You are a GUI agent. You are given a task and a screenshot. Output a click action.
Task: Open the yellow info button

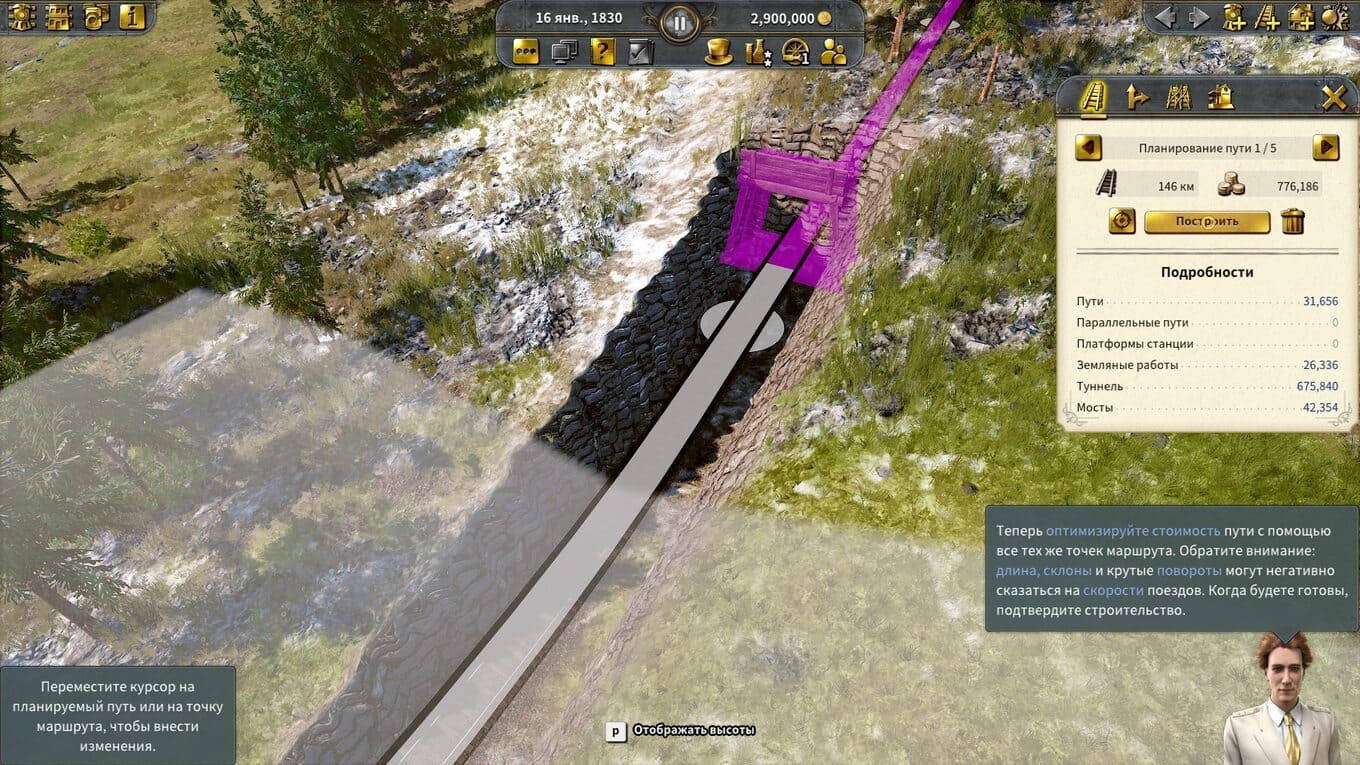click(x=133, y=17)
